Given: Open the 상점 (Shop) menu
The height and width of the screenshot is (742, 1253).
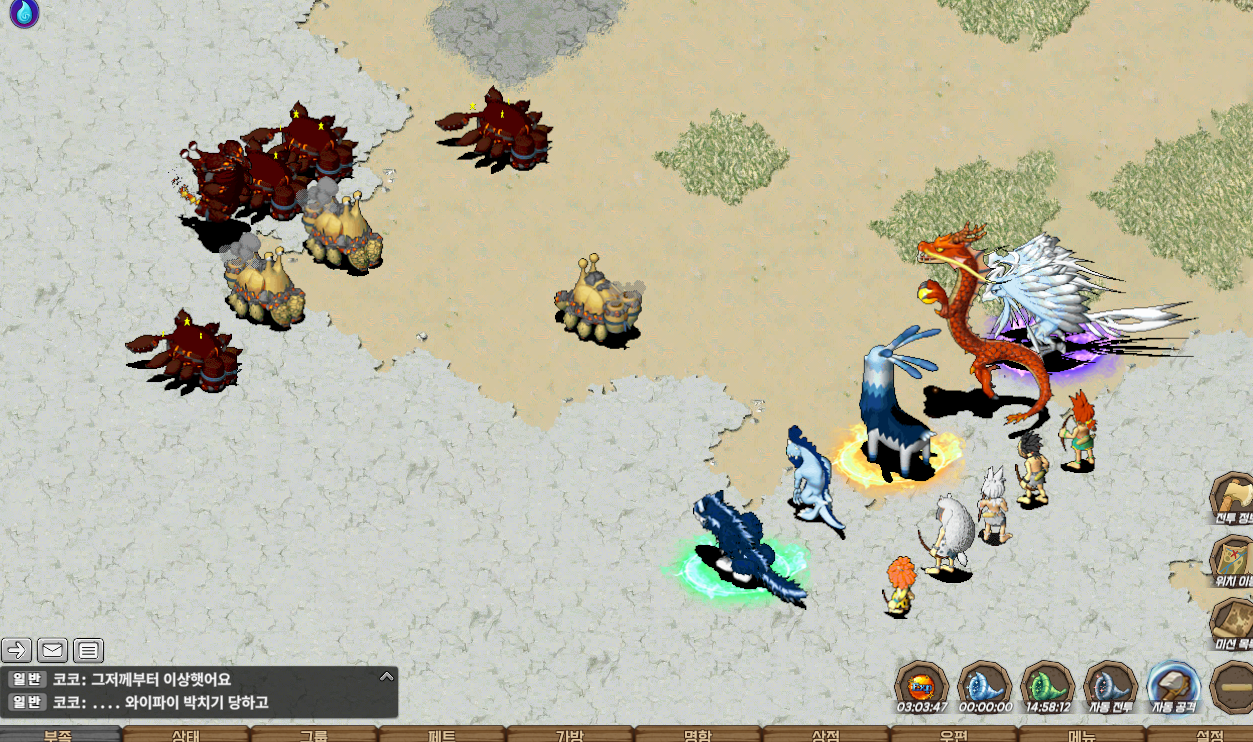Looking at the screenshot, I should pyautogui.click(x=825, y=735).
